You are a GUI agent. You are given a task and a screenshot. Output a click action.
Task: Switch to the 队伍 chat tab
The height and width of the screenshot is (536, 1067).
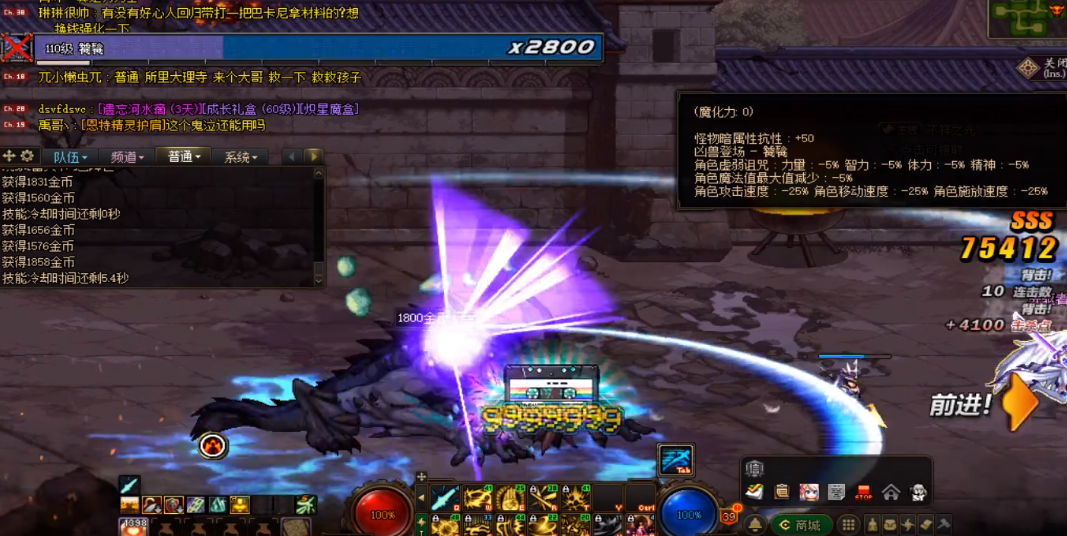71,157
